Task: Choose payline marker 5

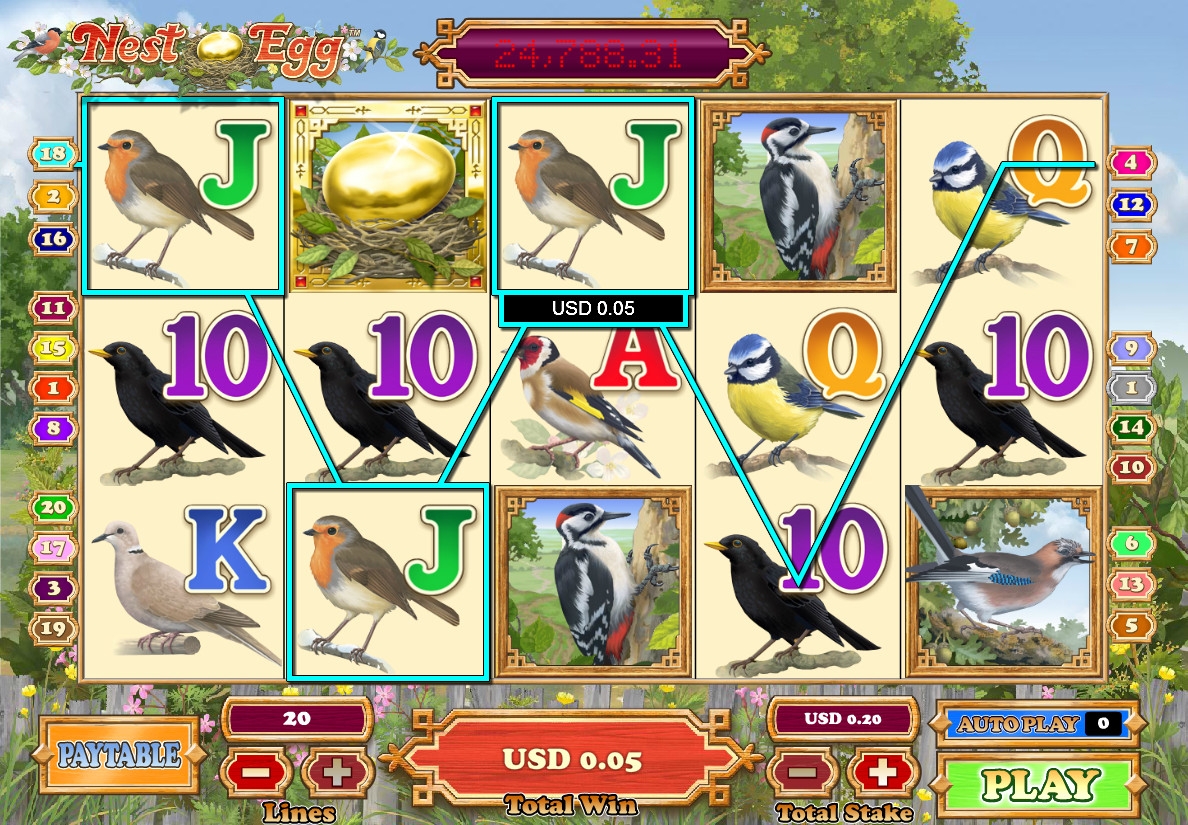Action: (x=1131, y=626)
